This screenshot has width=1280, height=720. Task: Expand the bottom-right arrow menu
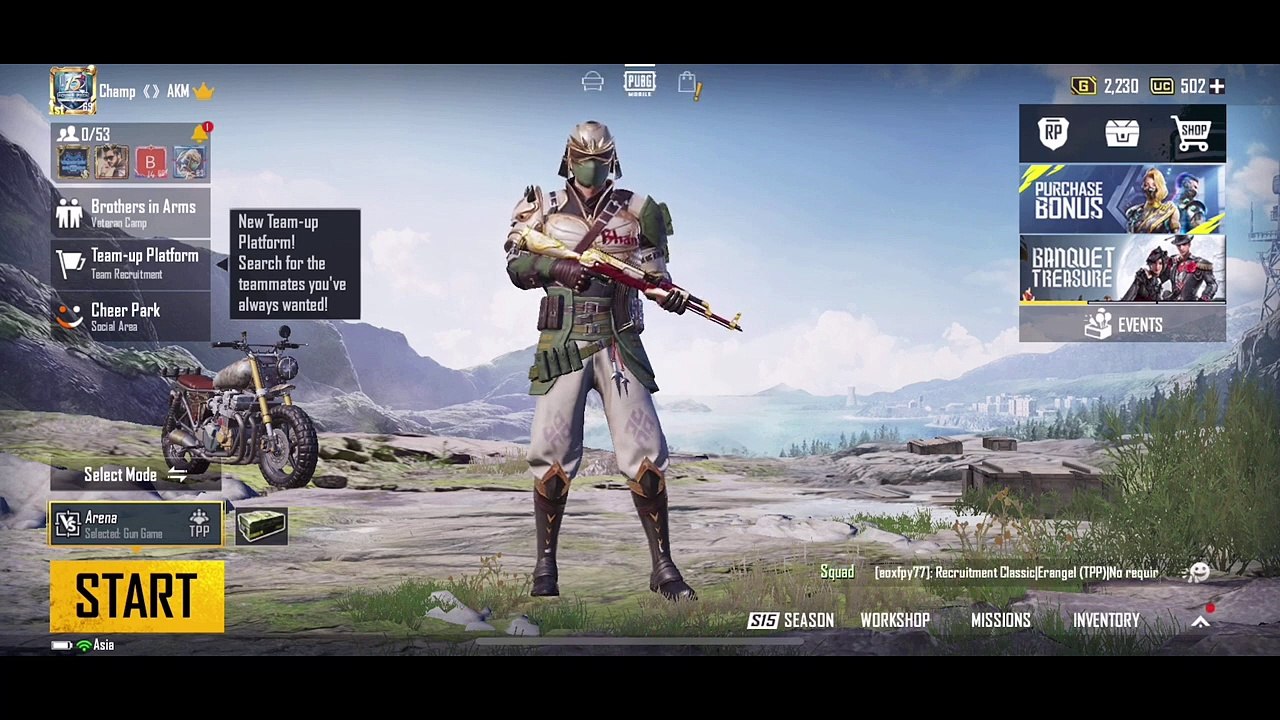coord(1201,621)
